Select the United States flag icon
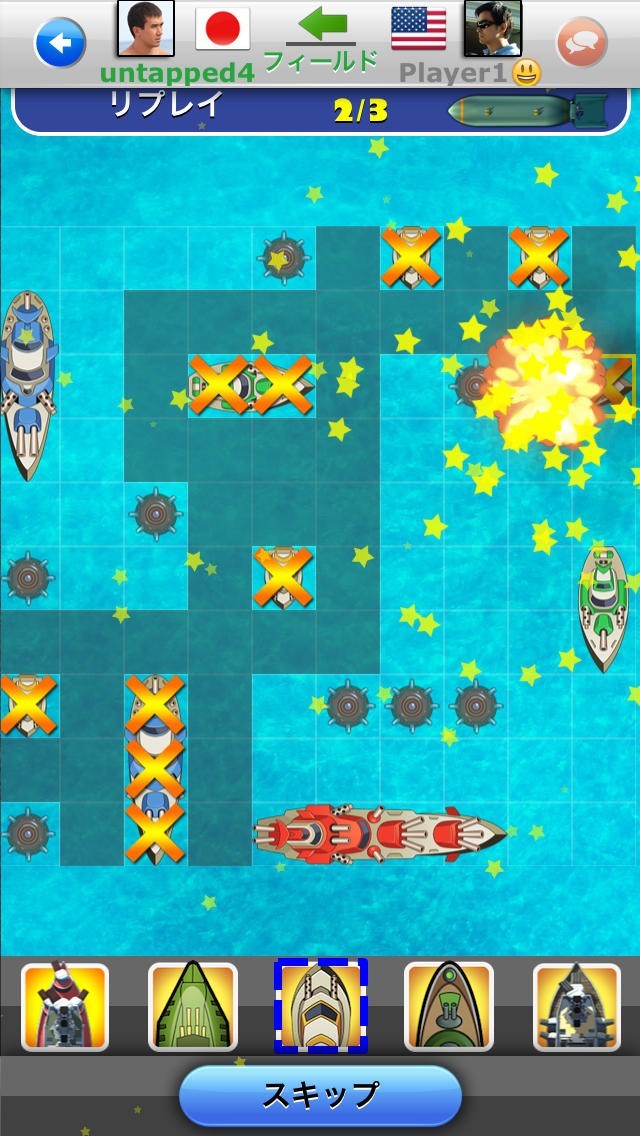This screenshot has width=640, height=1136. point(418,28)
